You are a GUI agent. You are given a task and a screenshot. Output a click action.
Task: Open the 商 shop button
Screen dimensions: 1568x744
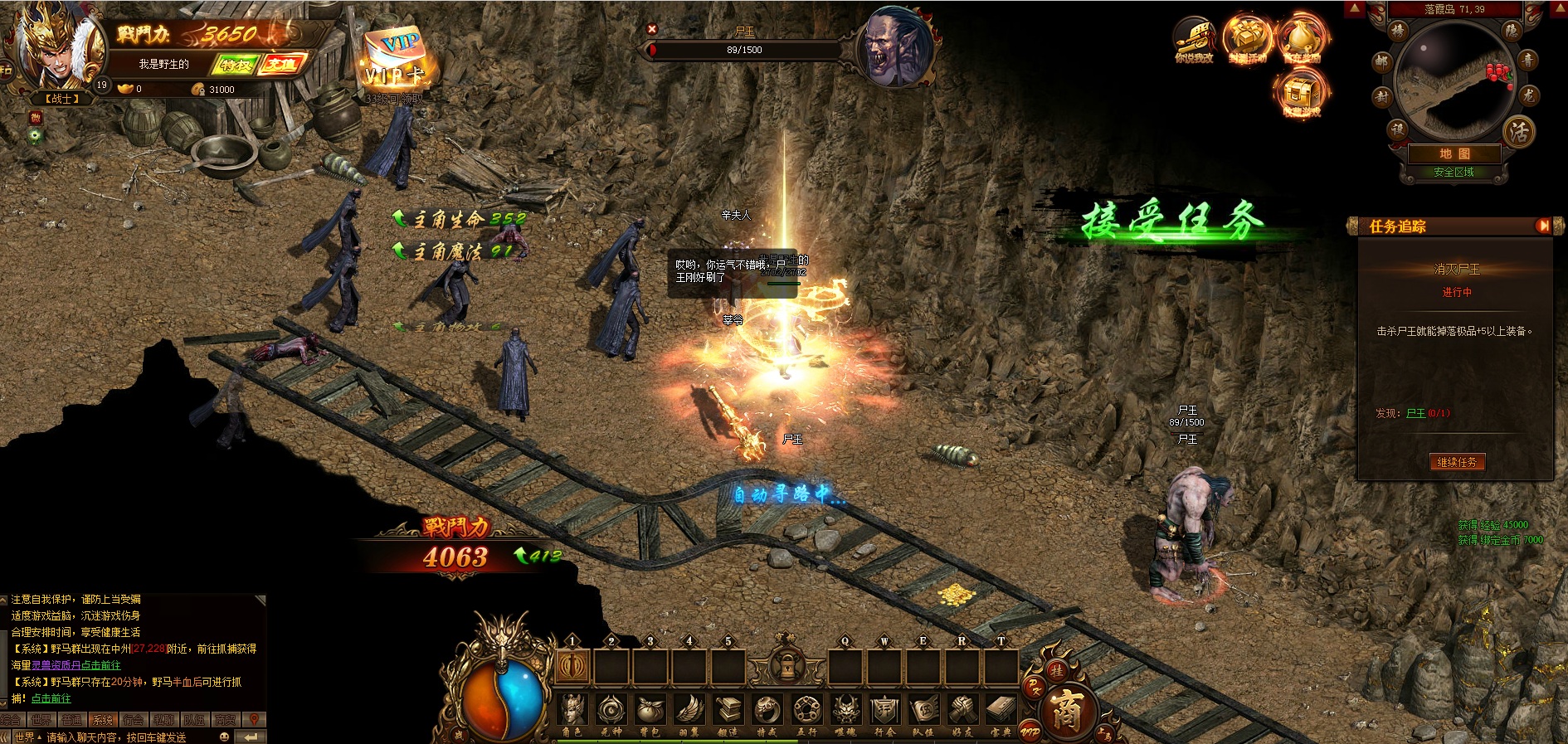click(x=1066, y=711)
